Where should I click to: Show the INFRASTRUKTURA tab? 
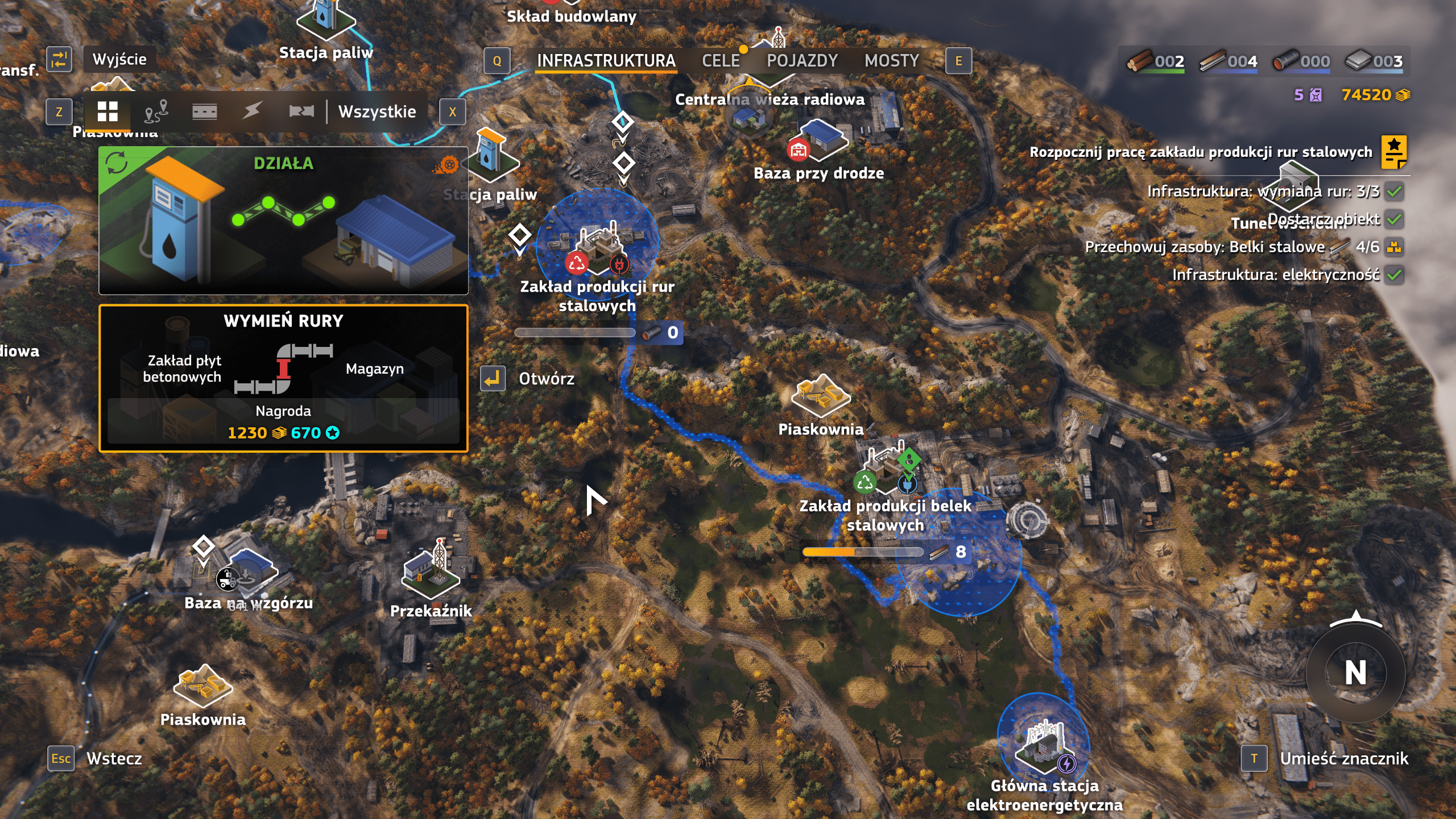tap(606, 61)
